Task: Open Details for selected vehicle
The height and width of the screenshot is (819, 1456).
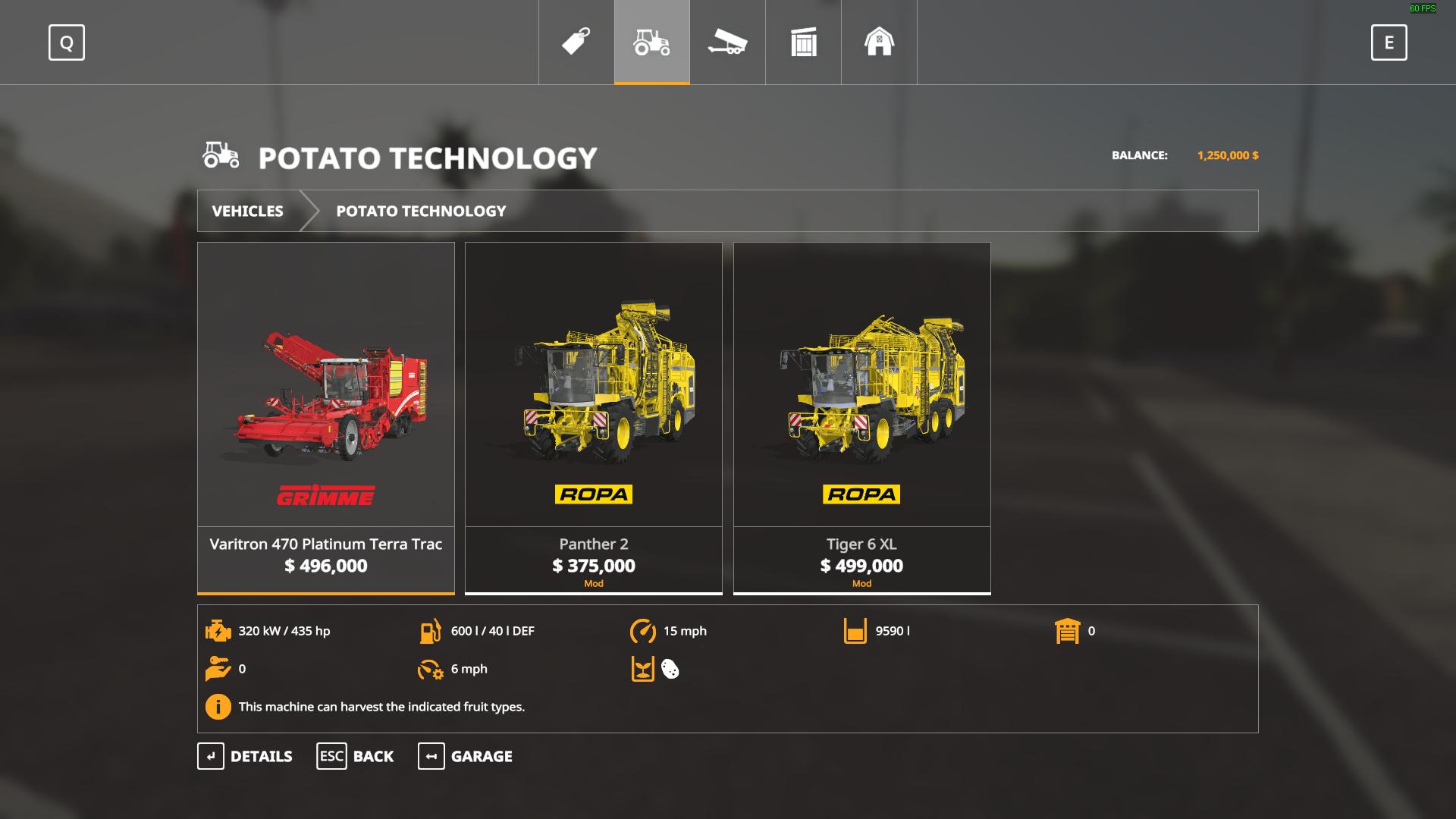Action: (x=245, y=756)
